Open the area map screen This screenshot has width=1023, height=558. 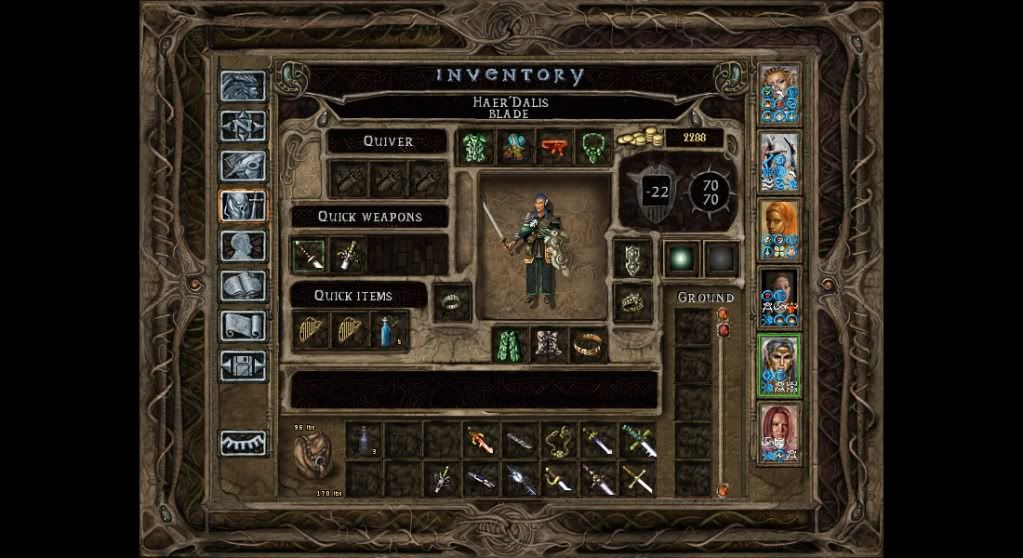tap(243, 126)
